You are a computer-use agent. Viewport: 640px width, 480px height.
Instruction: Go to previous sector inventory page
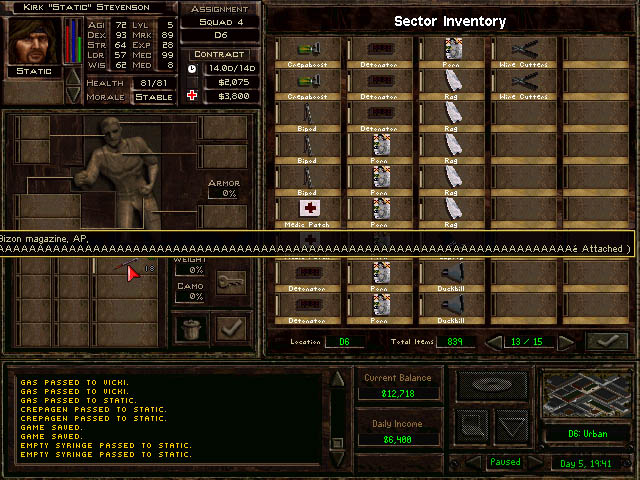pos(494,342)
